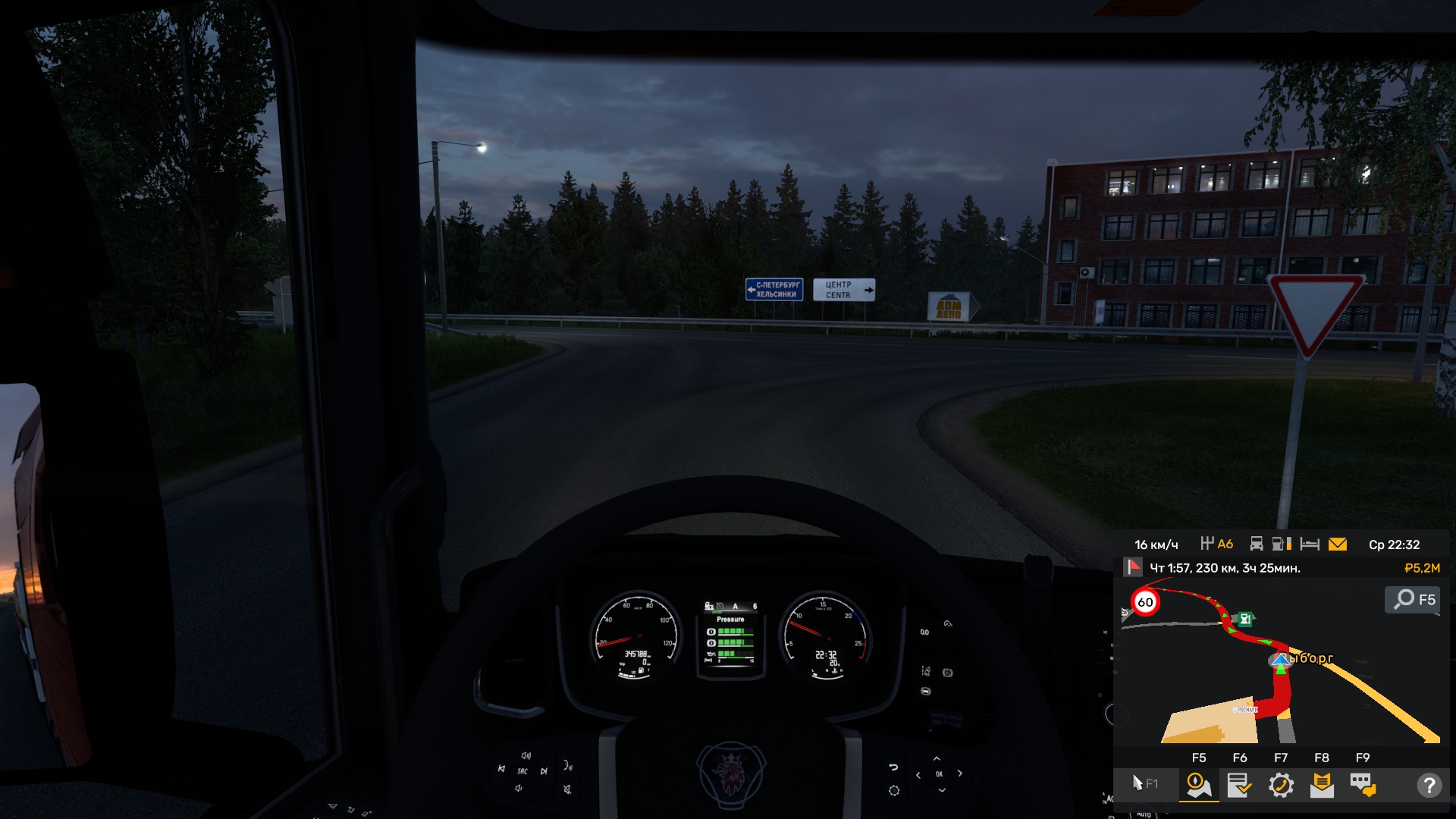Click the yellow mail envelope indicator
This screenshot has height=819, width=1456.
[x=1338, y=544]
